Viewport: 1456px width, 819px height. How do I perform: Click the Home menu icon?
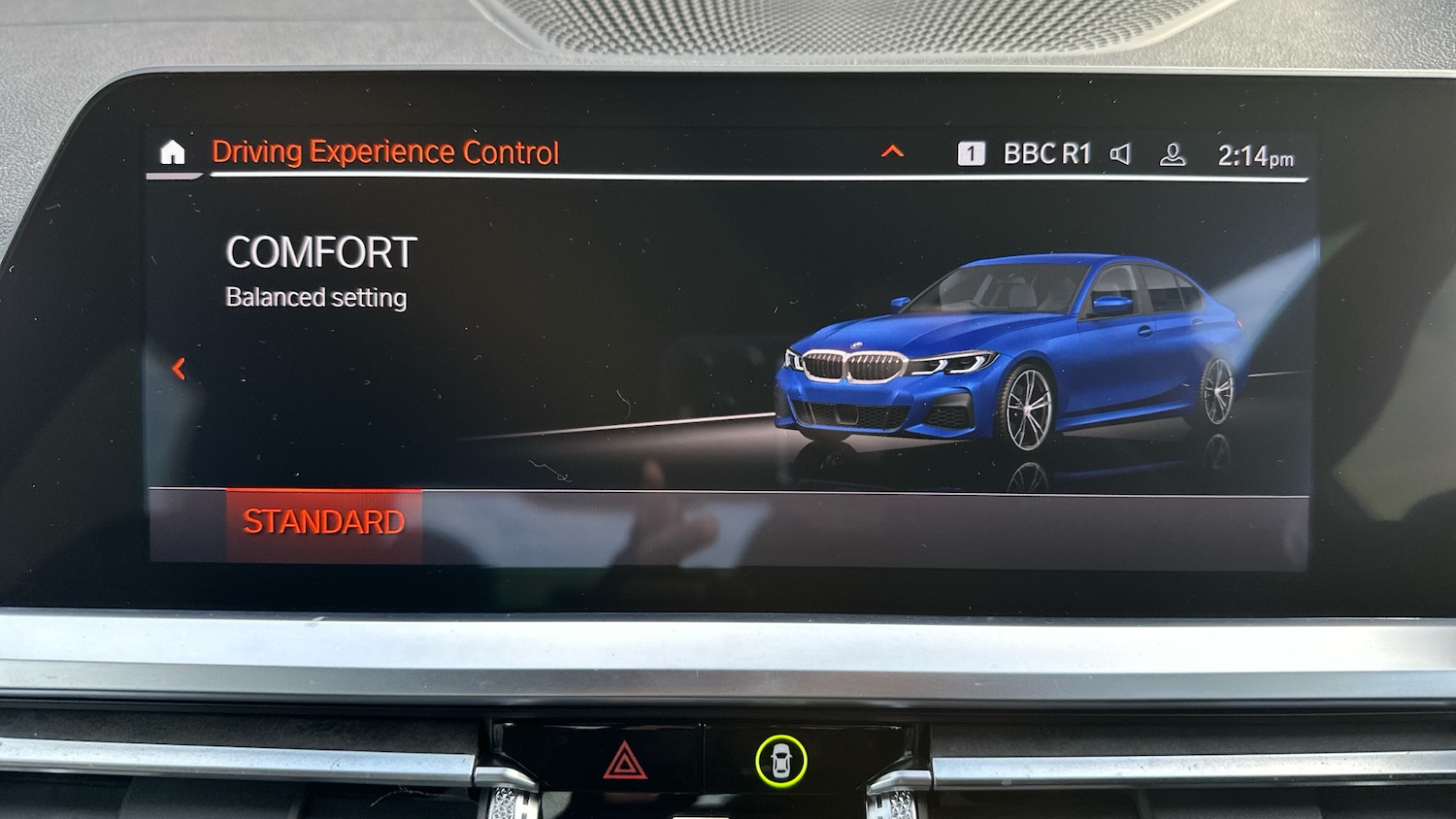click(173, 151)
